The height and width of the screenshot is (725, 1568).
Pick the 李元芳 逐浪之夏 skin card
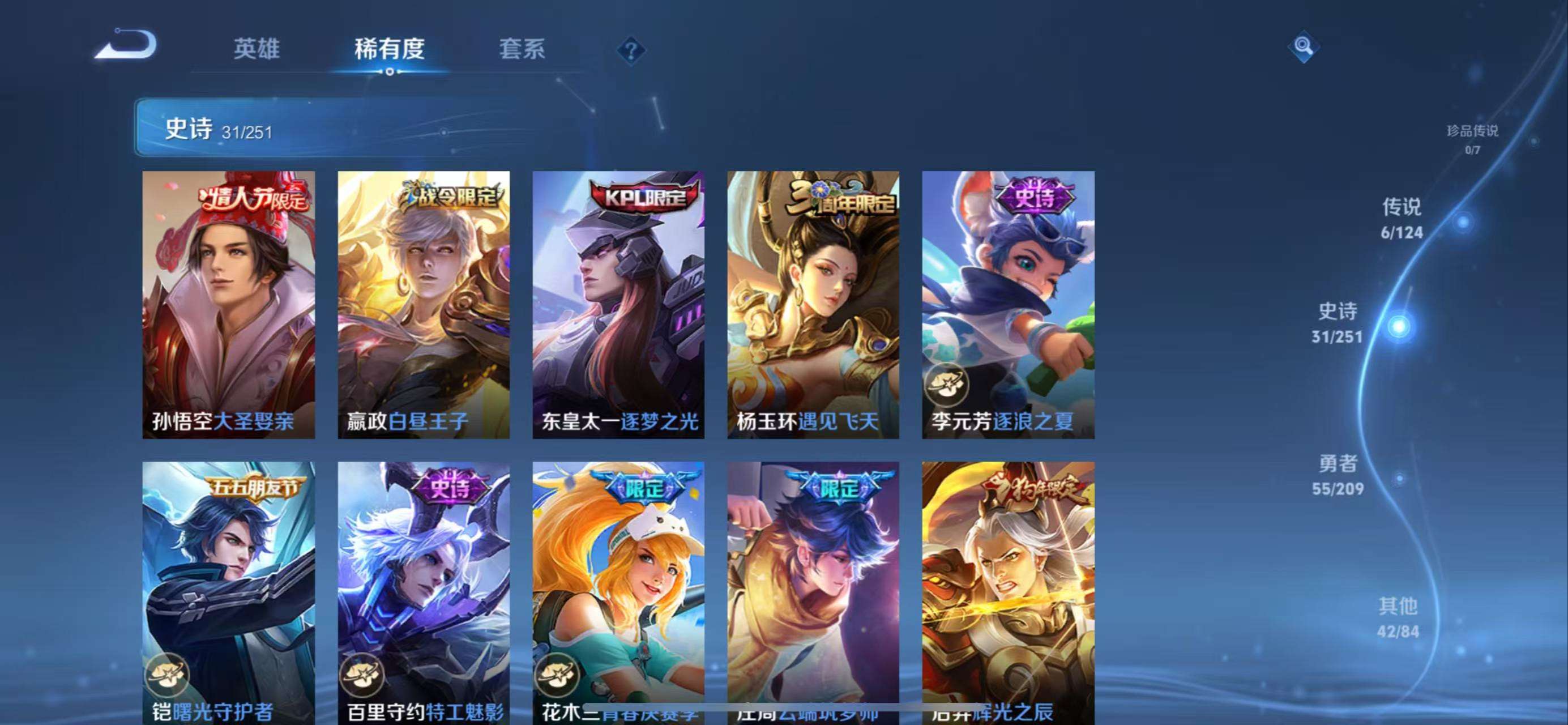1008,304
